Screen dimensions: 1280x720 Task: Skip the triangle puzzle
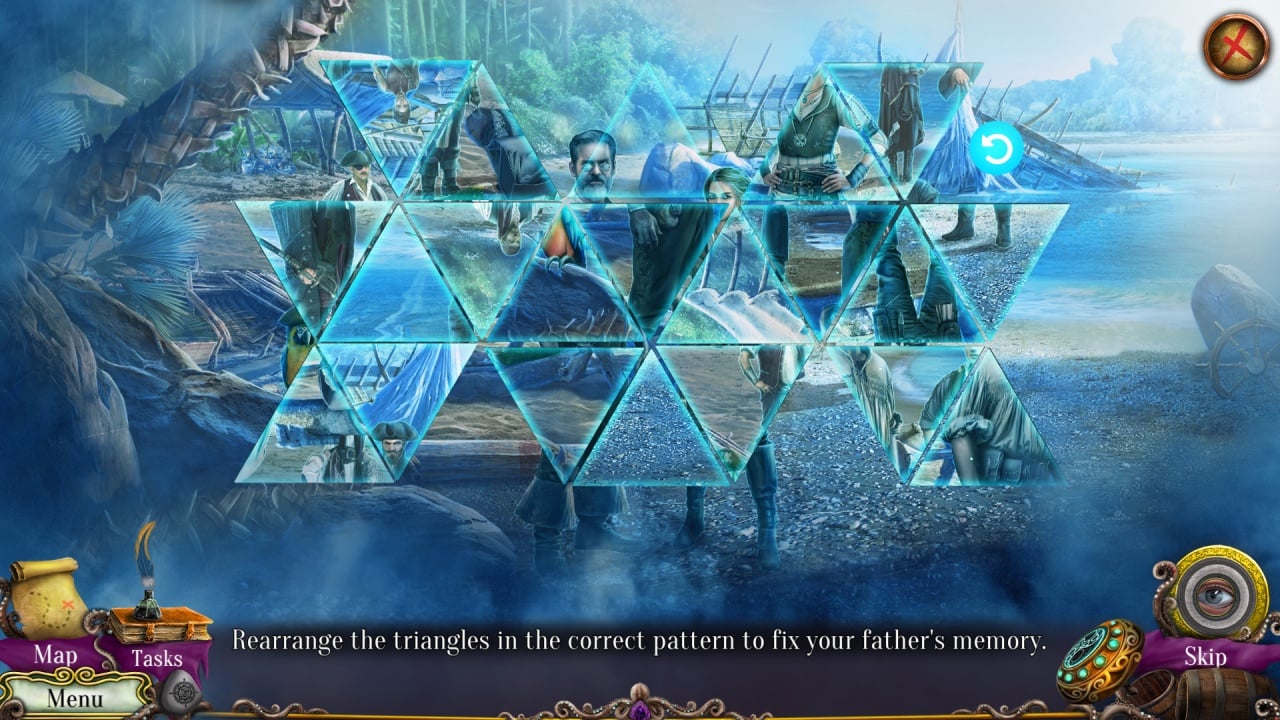tap(1205, 656)
